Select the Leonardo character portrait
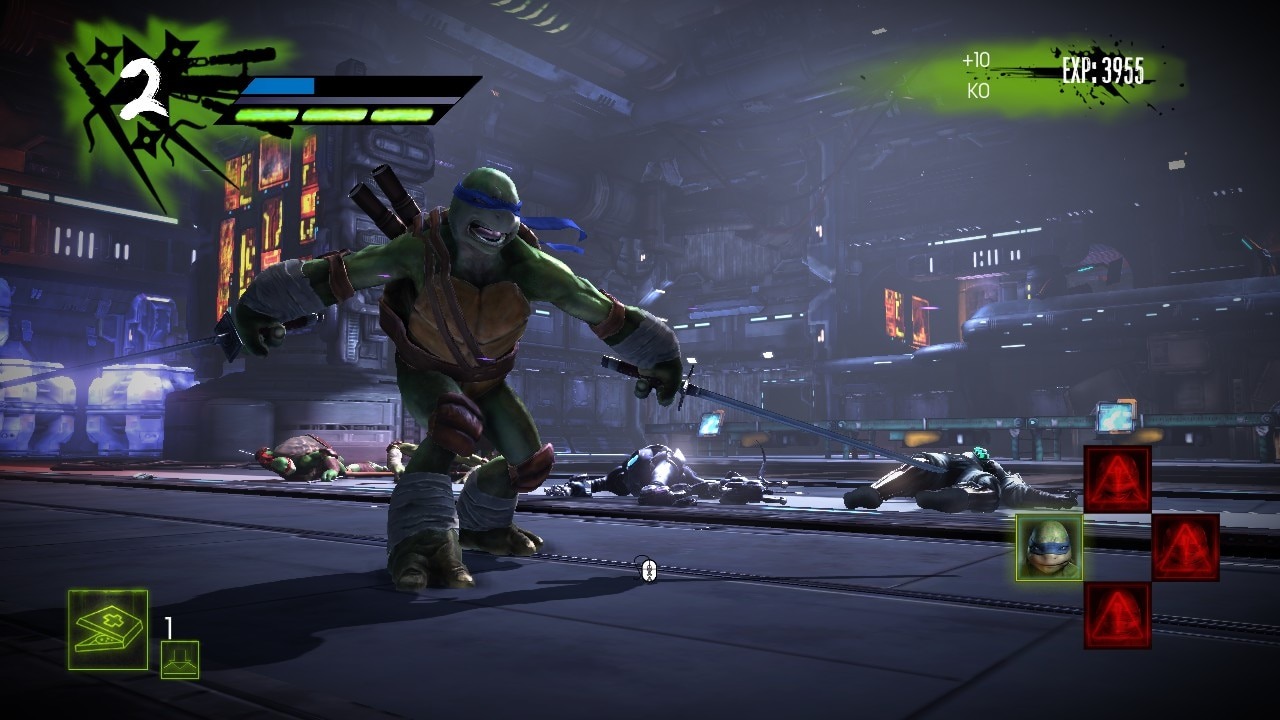The height and width of the screenshot is (720, 1280). point(1049,547)
